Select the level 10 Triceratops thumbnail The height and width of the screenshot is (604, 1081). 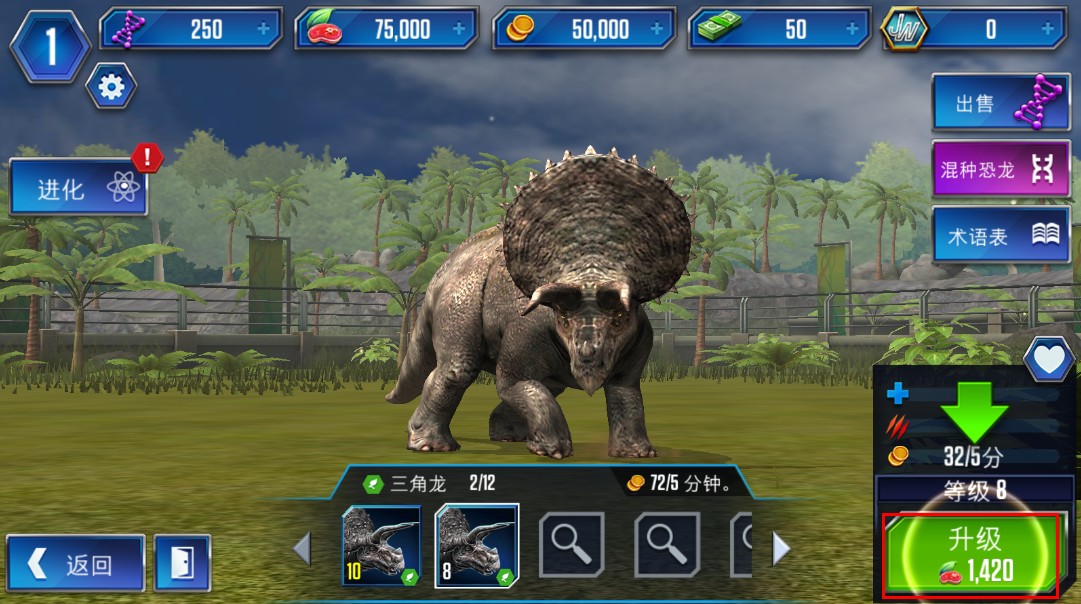coord(381,545)
